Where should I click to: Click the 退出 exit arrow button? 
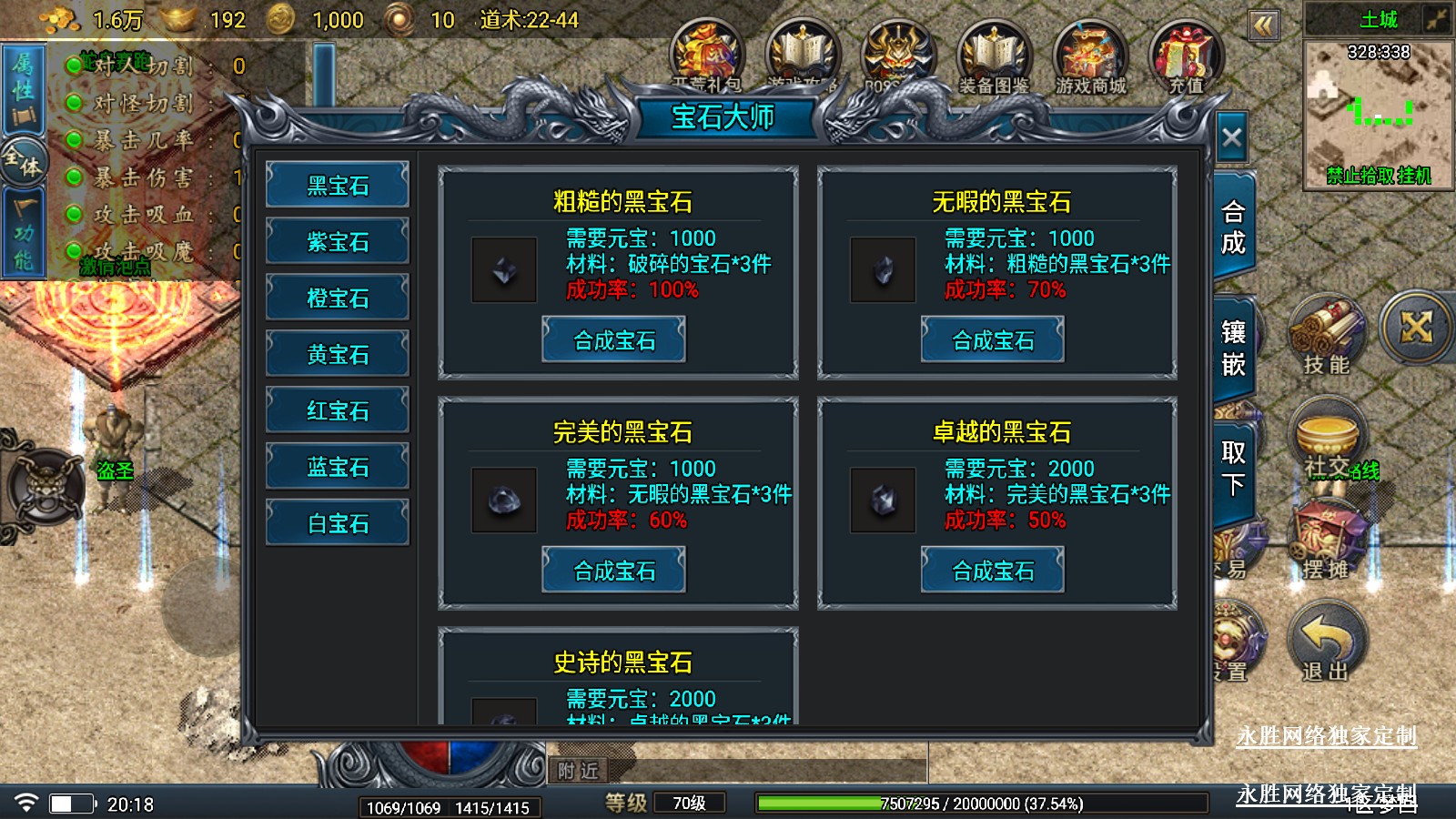1326,642
